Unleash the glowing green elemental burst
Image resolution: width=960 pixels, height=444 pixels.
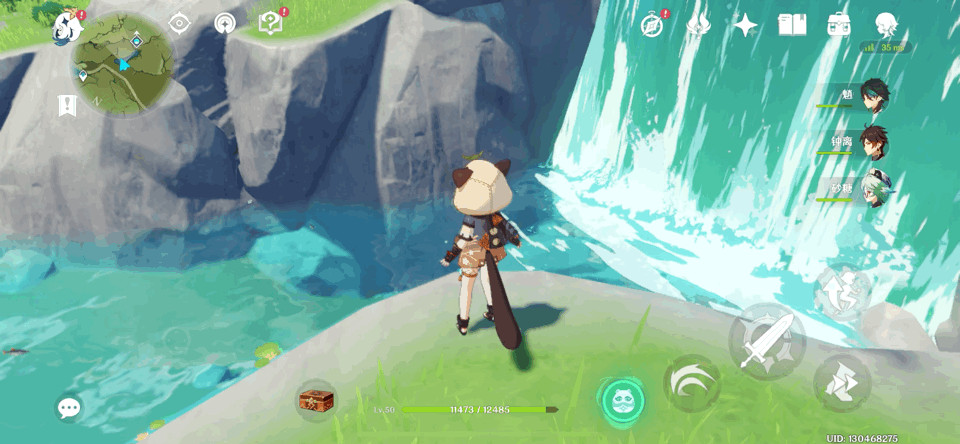[x=622, y=398]
